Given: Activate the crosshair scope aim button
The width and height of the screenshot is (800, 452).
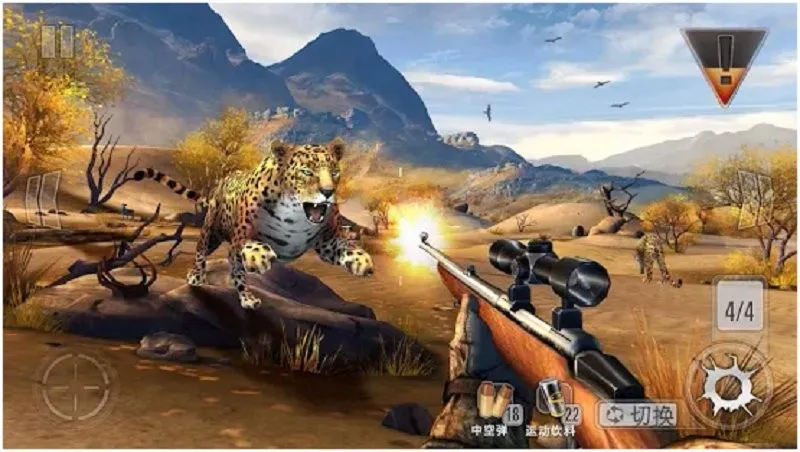Looking at the screenshot, I should point(76,386).
